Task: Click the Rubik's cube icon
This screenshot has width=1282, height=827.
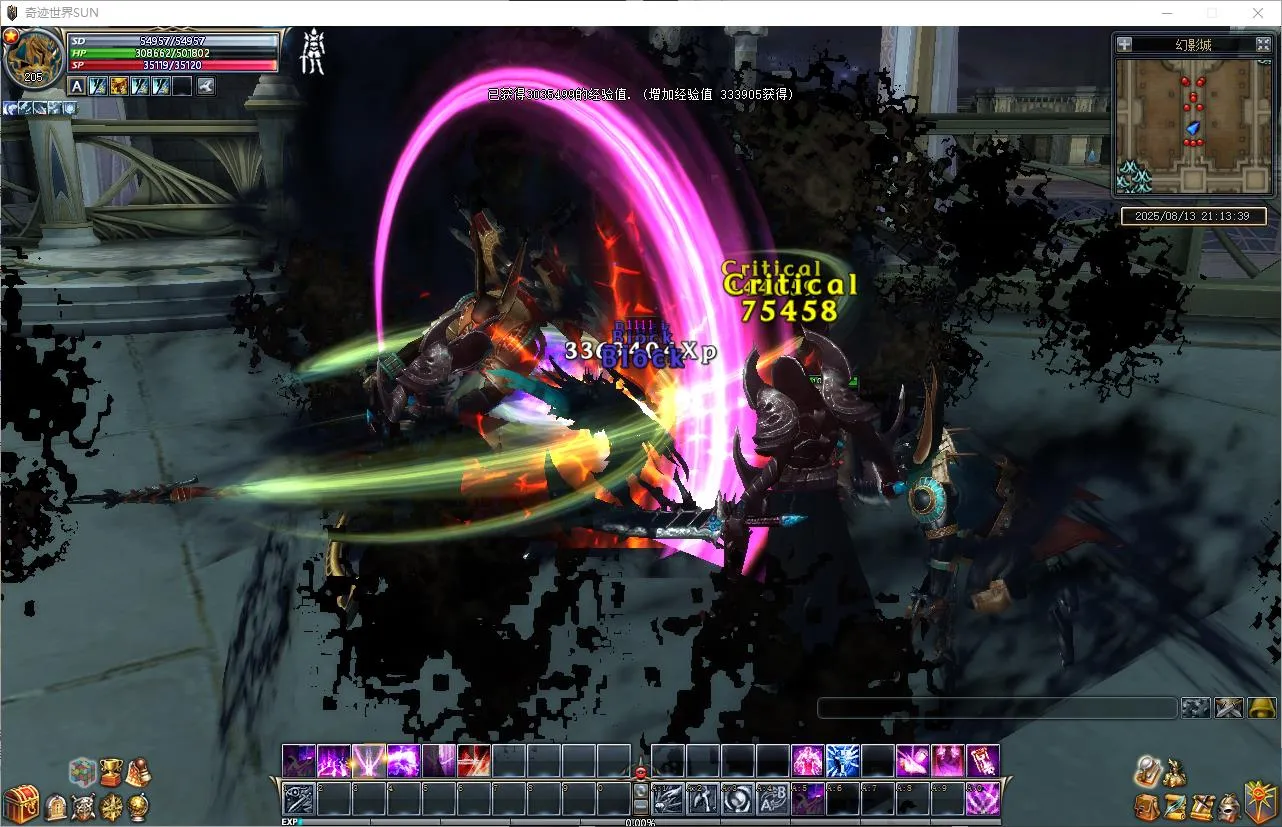Action: pos(82,772)
